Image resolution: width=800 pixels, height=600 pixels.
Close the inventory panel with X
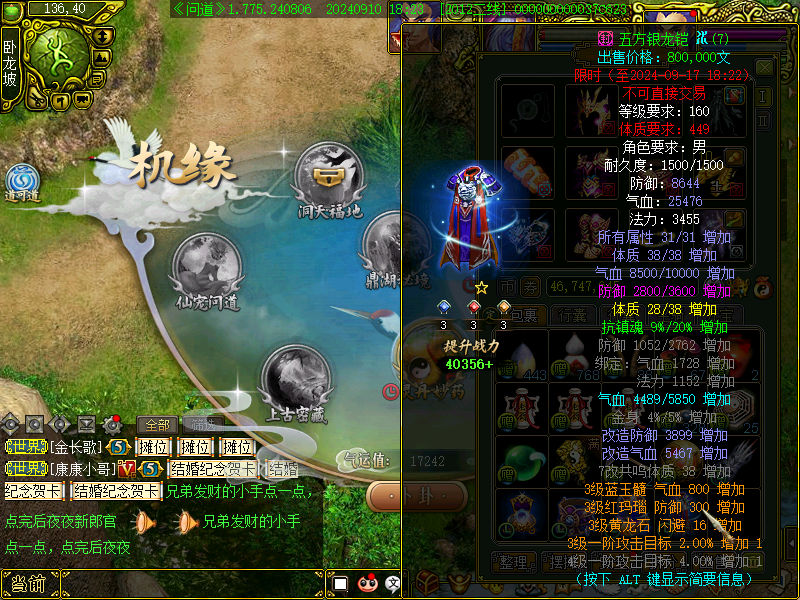tap(764, 67)
